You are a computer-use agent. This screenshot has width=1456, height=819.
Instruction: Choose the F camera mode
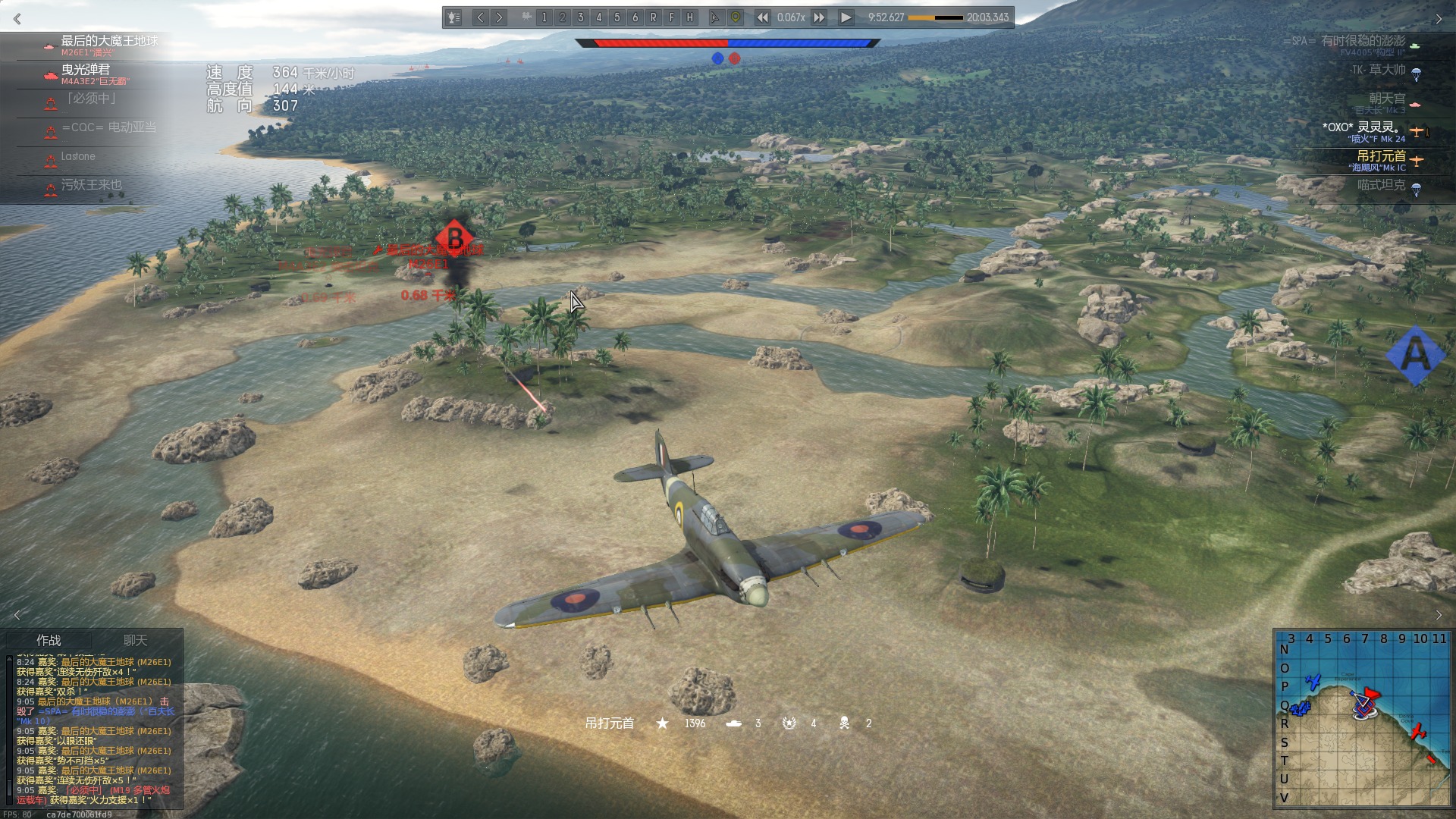tap(671, 17)
